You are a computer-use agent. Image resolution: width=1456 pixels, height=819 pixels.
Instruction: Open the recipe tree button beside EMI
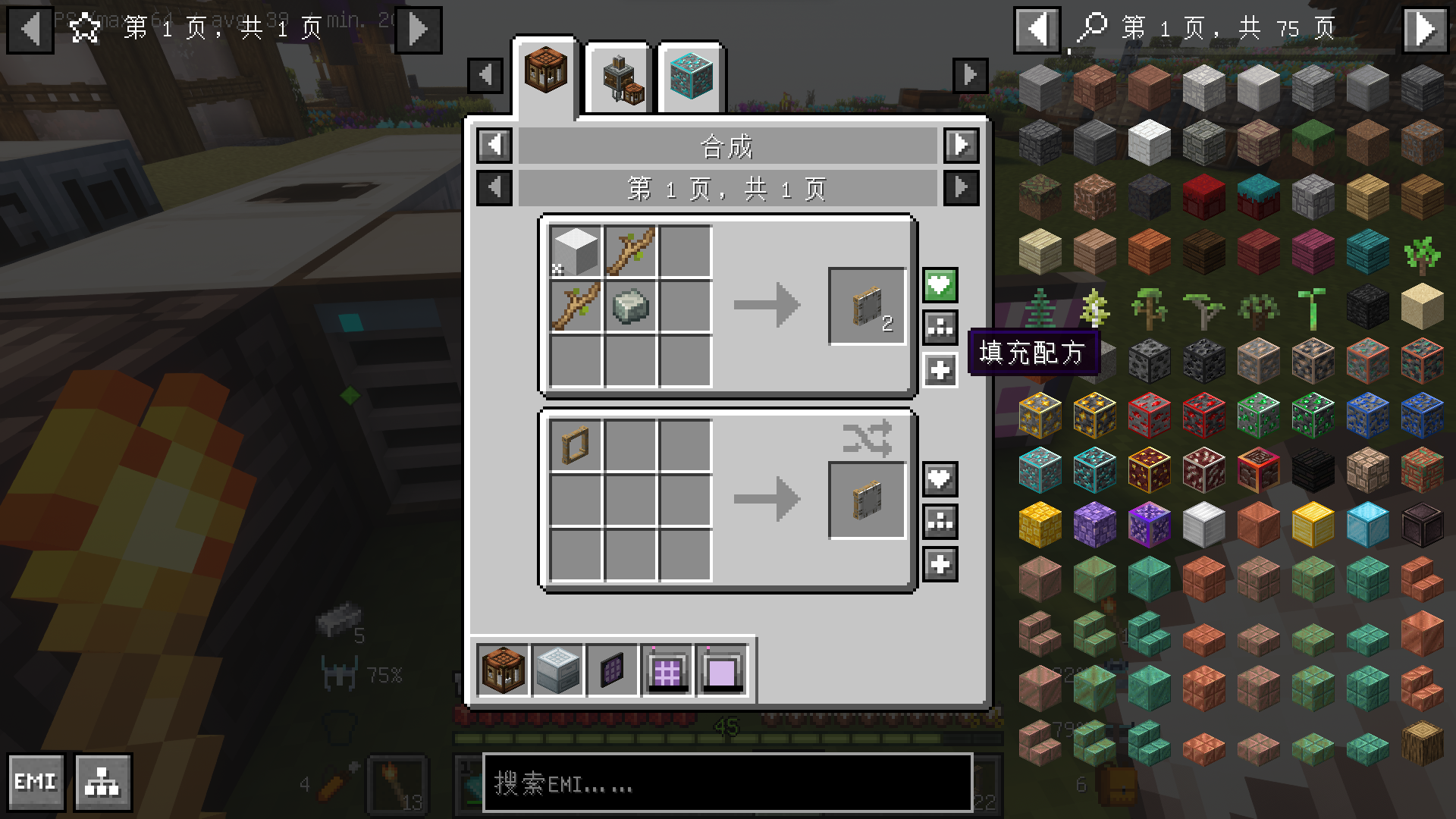(103, 782)
